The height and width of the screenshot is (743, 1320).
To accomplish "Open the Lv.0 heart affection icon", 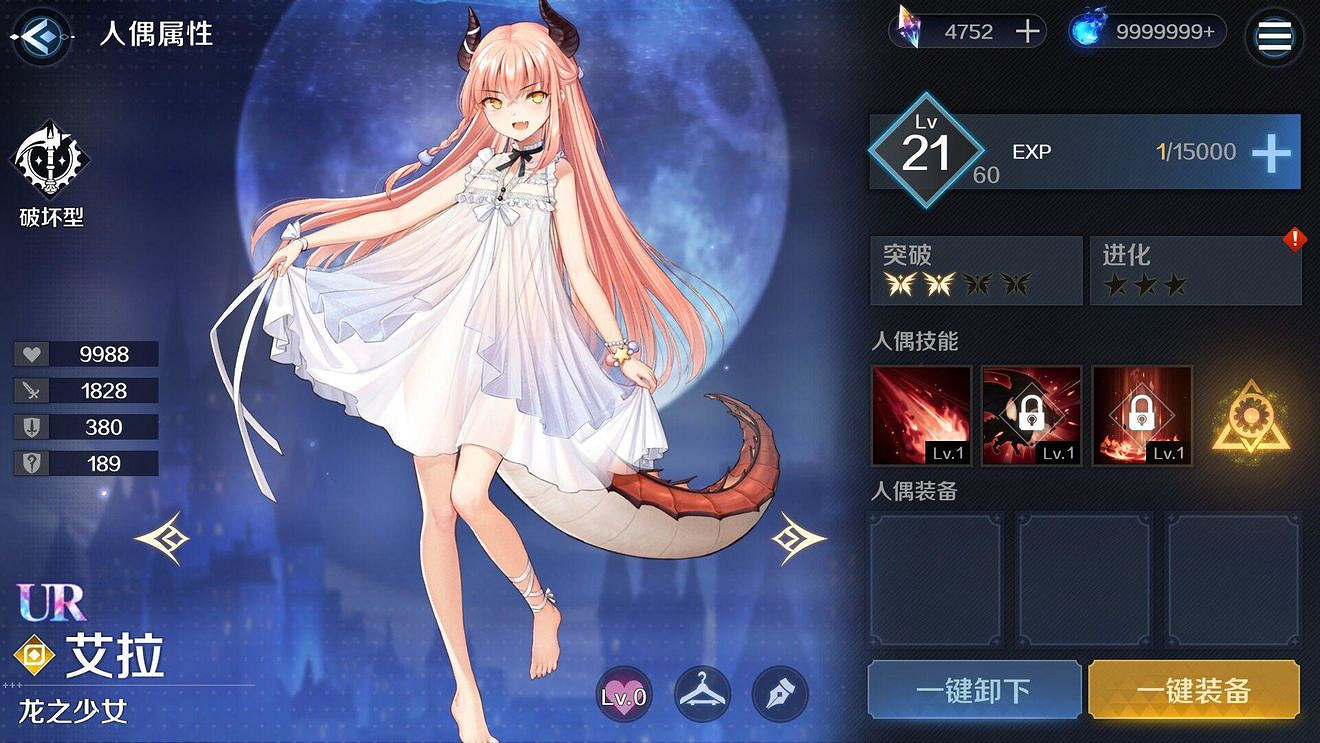I will pyautogui.click(x=623, y=693).
